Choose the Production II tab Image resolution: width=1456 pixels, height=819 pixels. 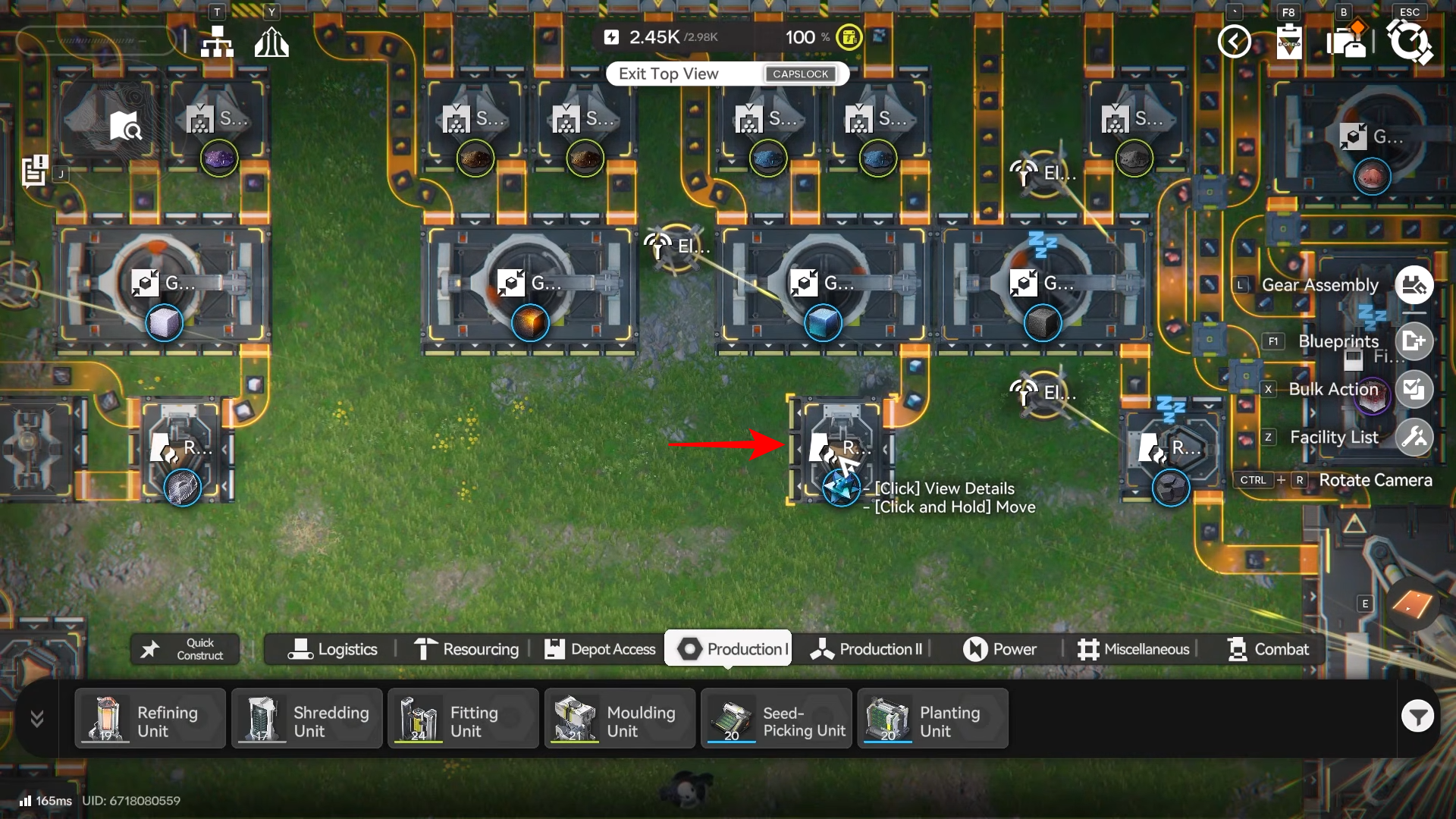click(x=866, y=649)
